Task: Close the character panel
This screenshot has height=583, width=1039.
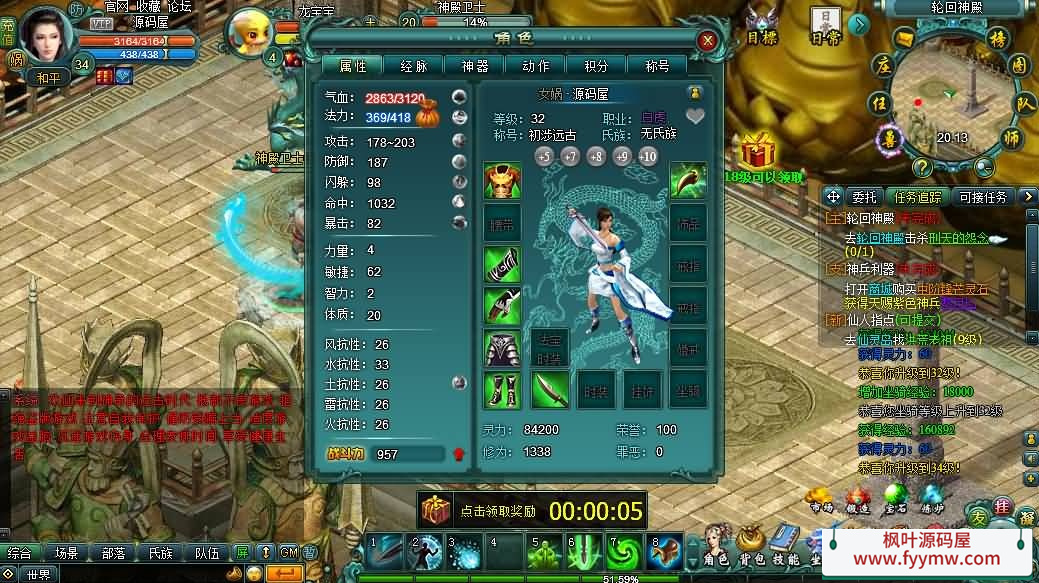Action: coord(707,41)
